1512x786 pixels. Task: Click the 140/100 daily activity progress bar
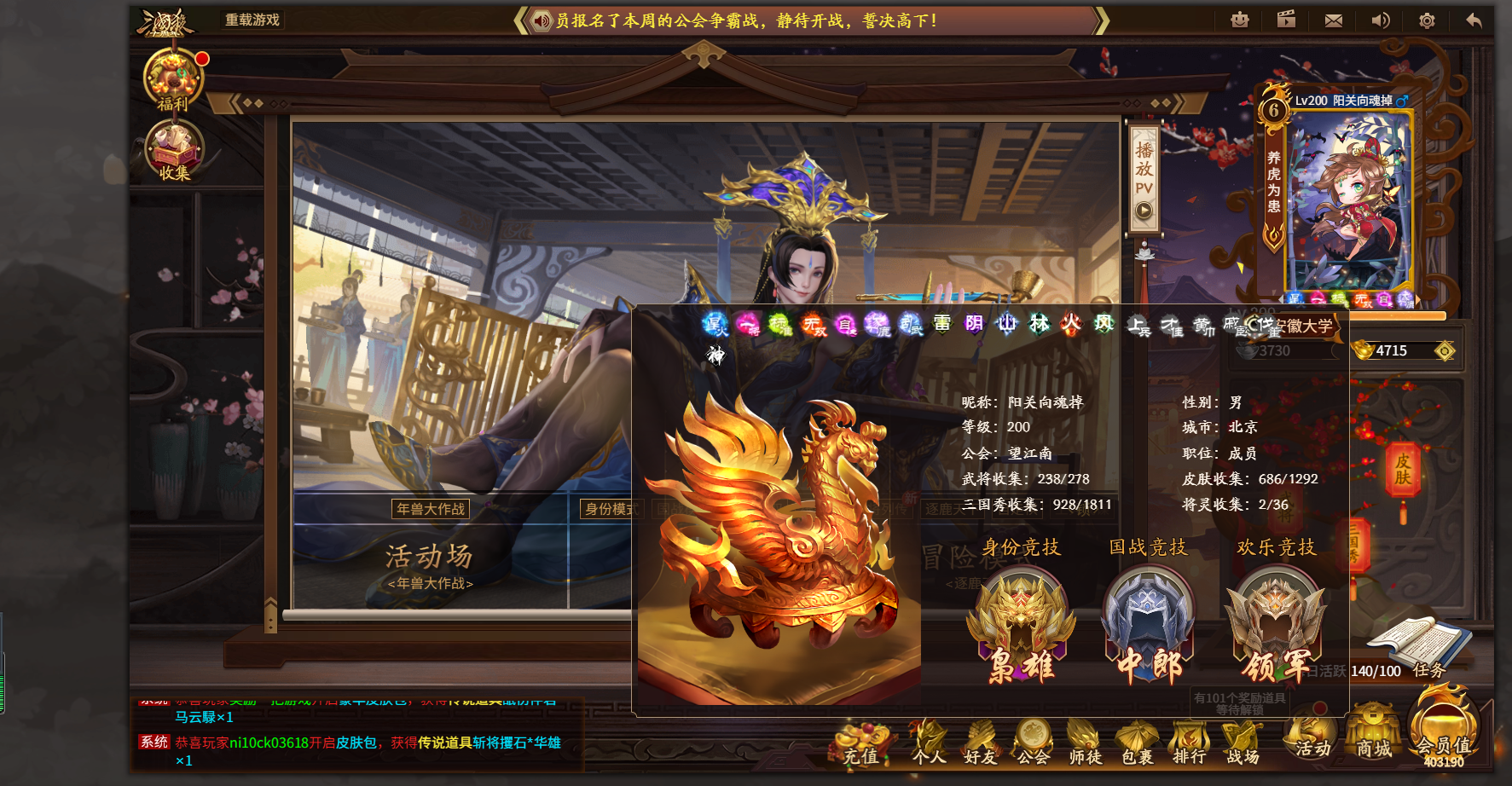(x=1376, y=671)
